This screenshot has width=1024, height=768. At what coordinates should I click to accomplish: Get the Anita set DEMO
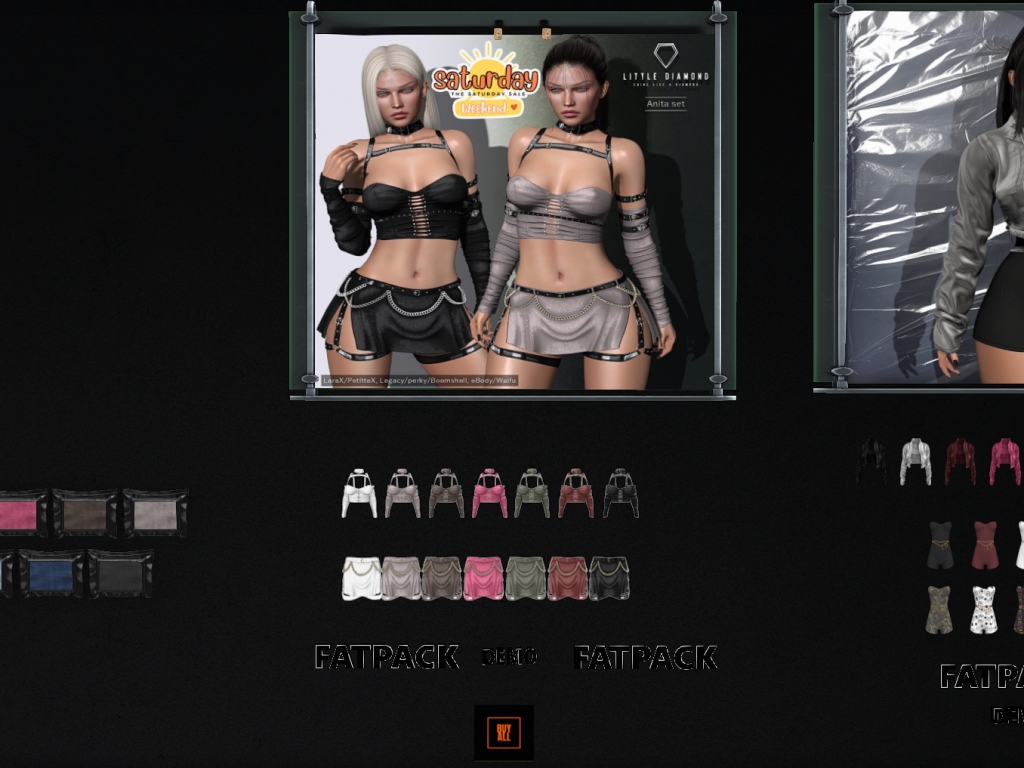click(x=510, y=657)
